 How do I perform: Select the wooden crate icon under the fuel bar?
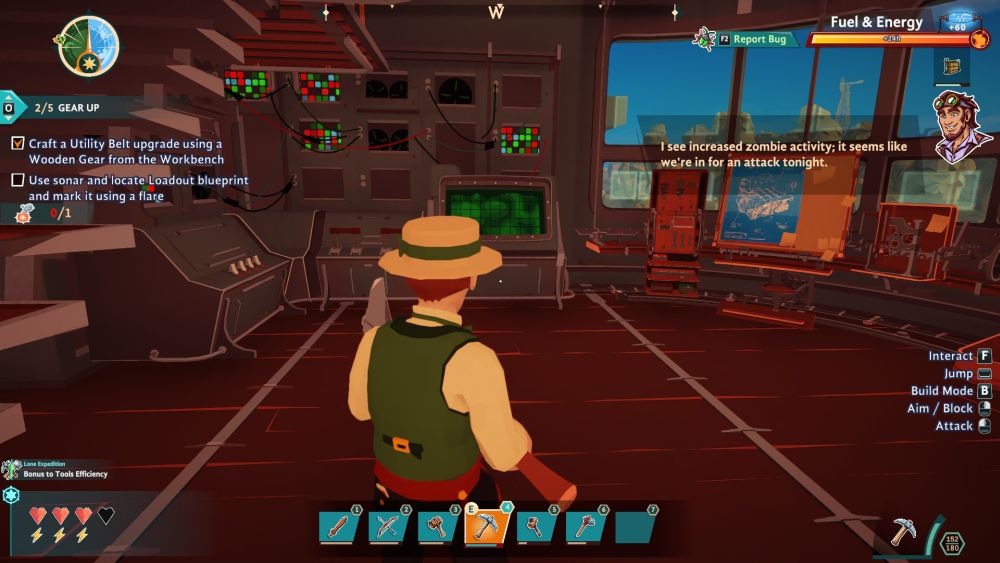point(950,67)
